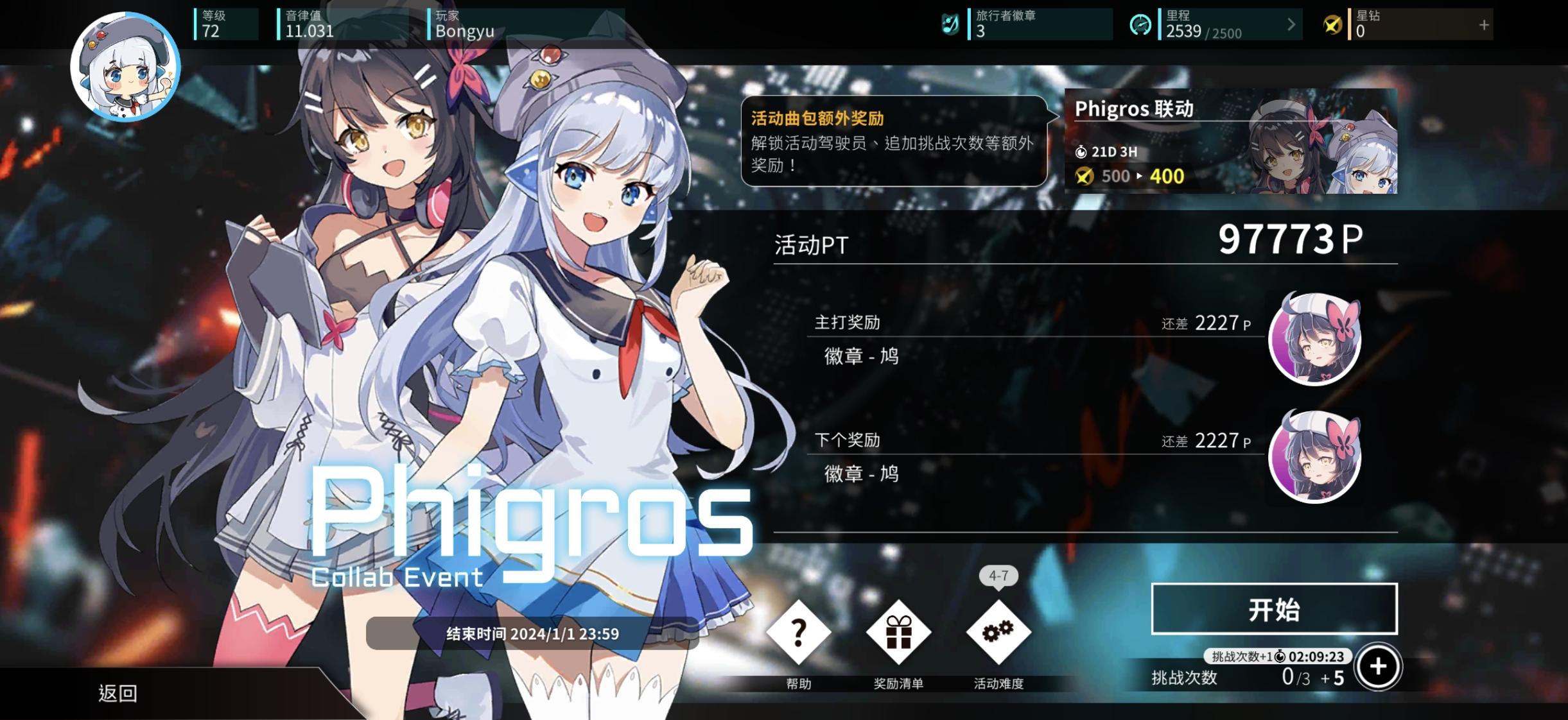Click the 星钻 currency icon
Screen dimensions: 1568x720
click(1334, 26)
